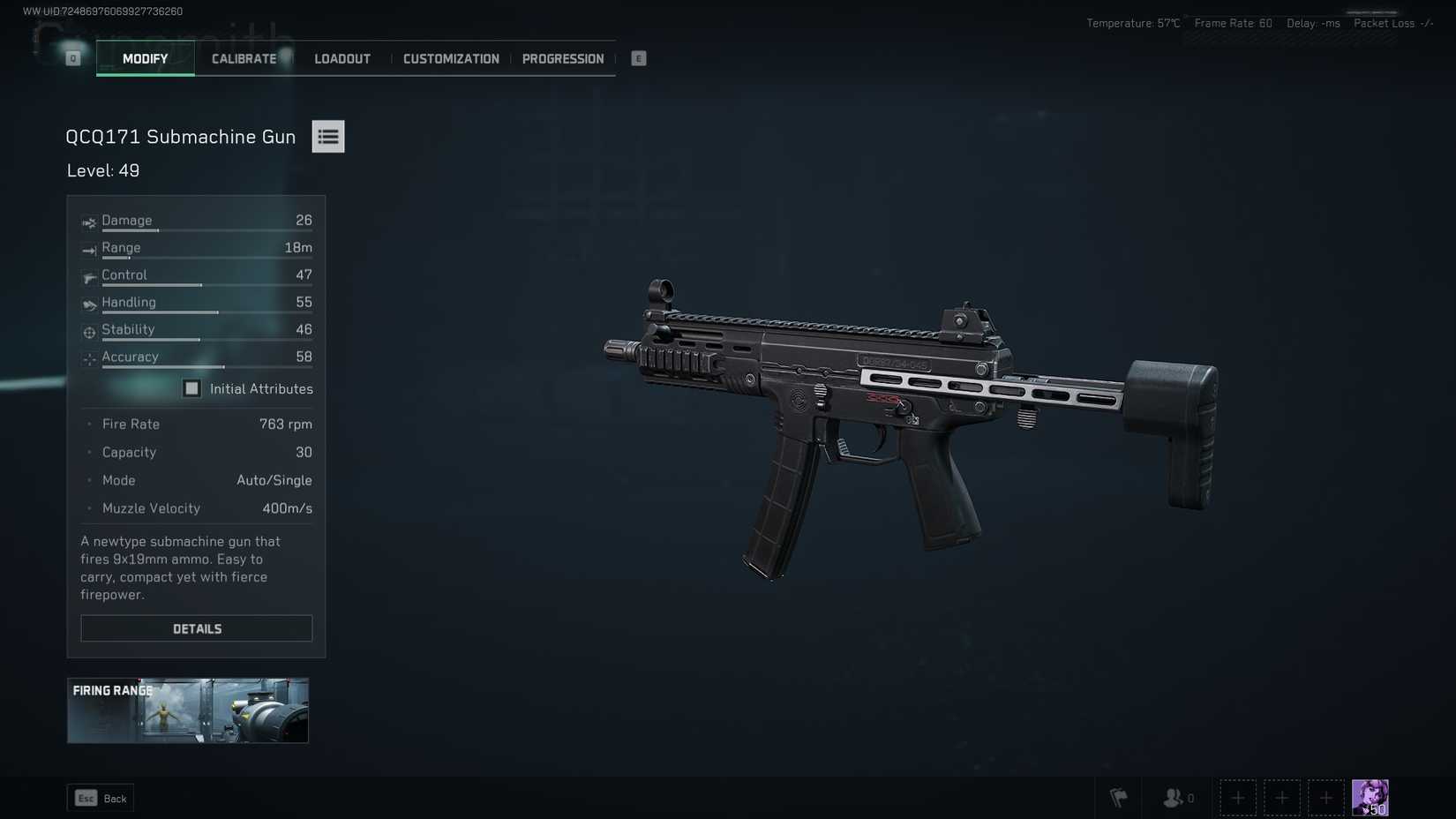Click the Range stat icon
This screenshot has height=819, width=1456.
[88, 250]
